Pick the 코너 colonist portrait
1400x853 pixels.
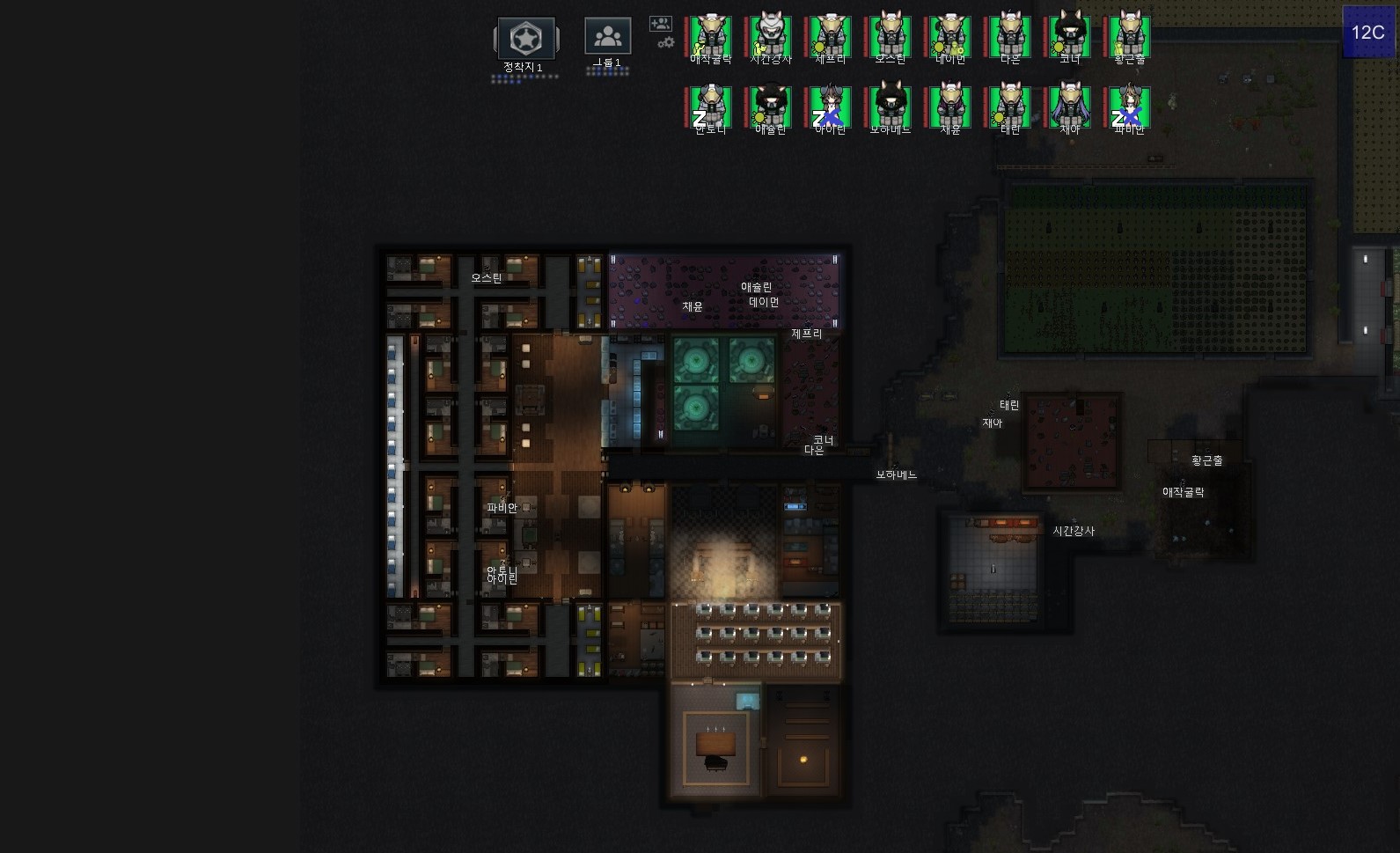pos(1070,37)
